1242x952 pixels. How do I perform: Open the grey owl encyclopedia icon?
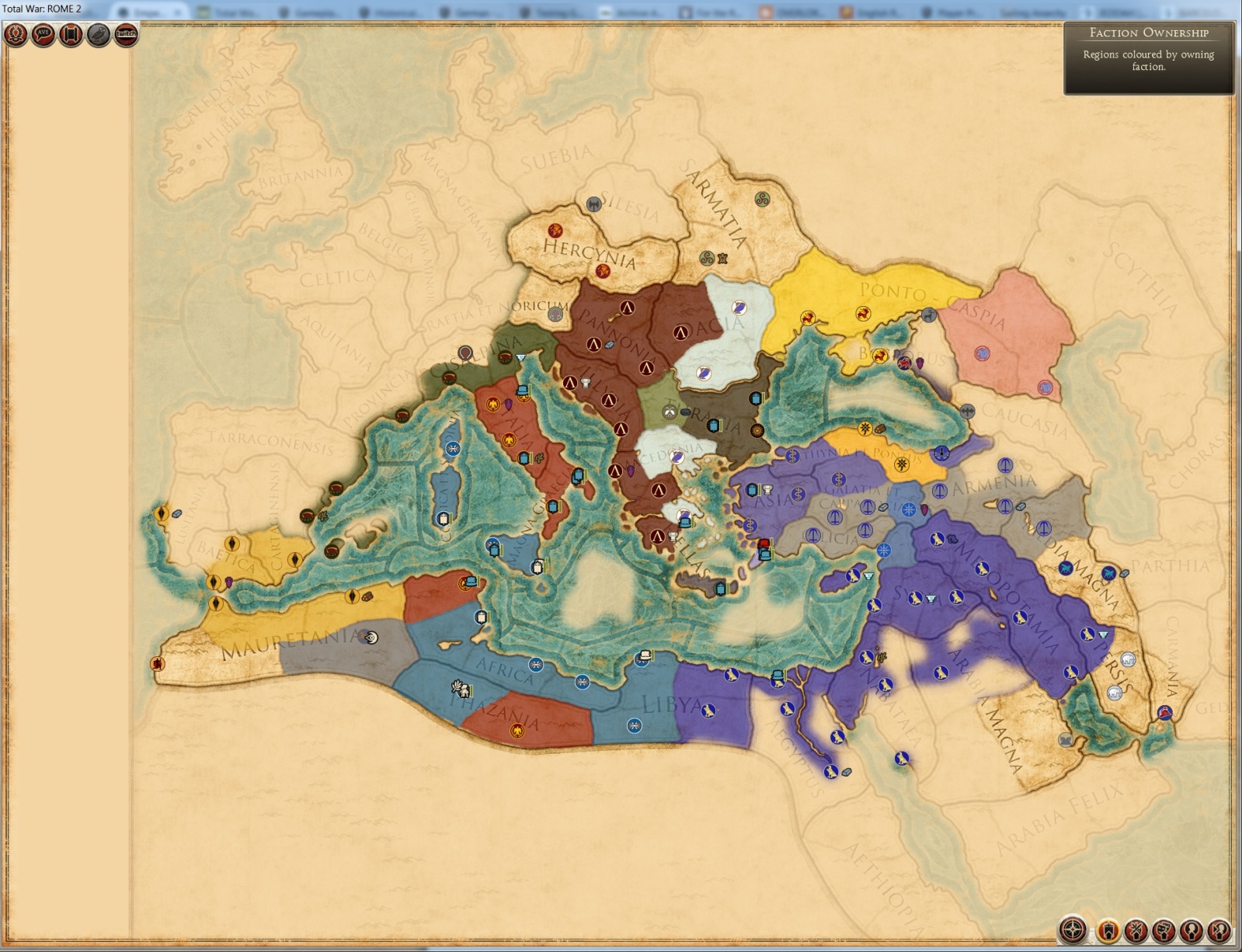click(x=99, y=35)
